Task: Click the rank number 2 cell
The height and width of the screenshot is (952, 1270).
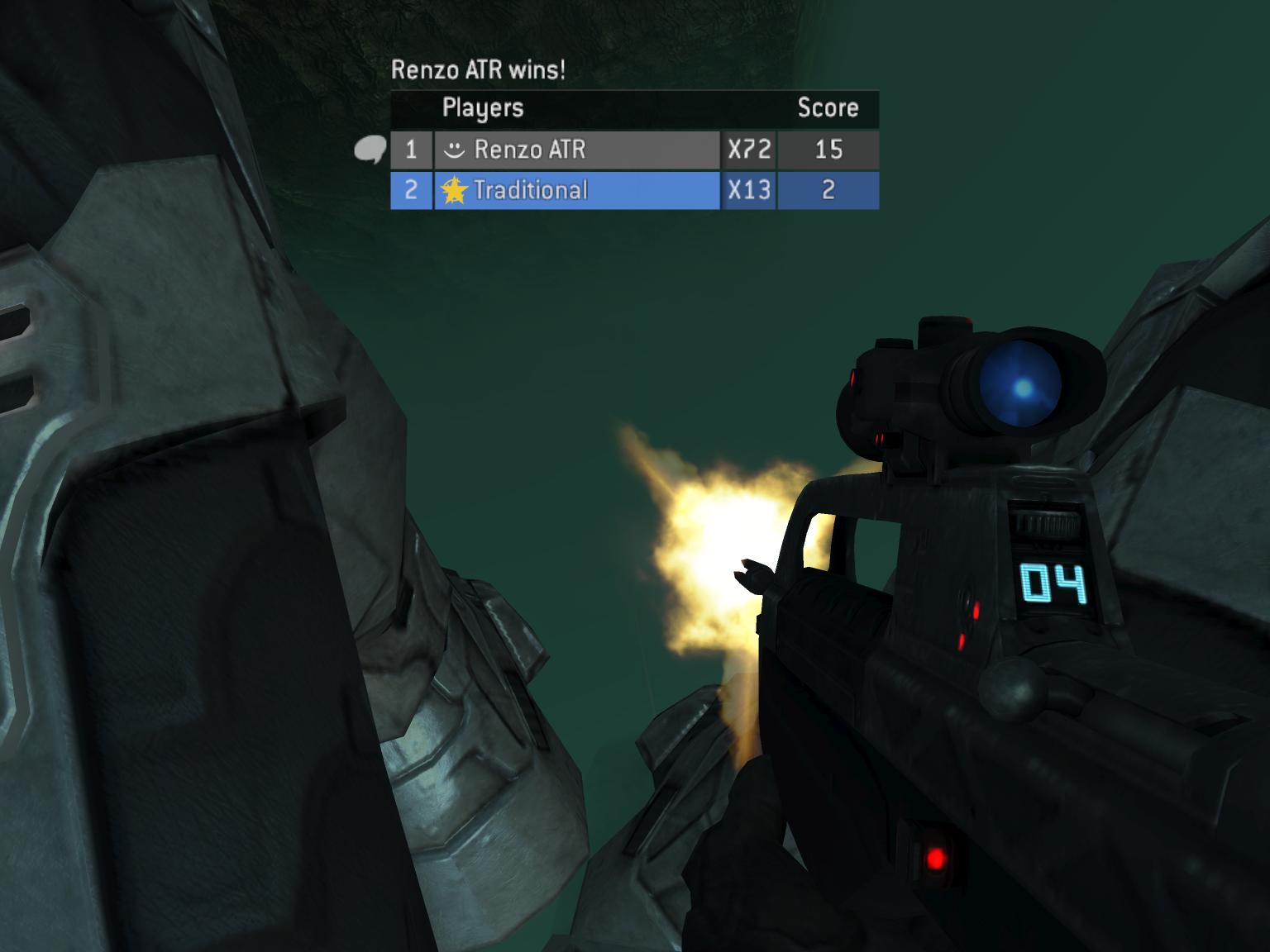Action: pos(411,190)
